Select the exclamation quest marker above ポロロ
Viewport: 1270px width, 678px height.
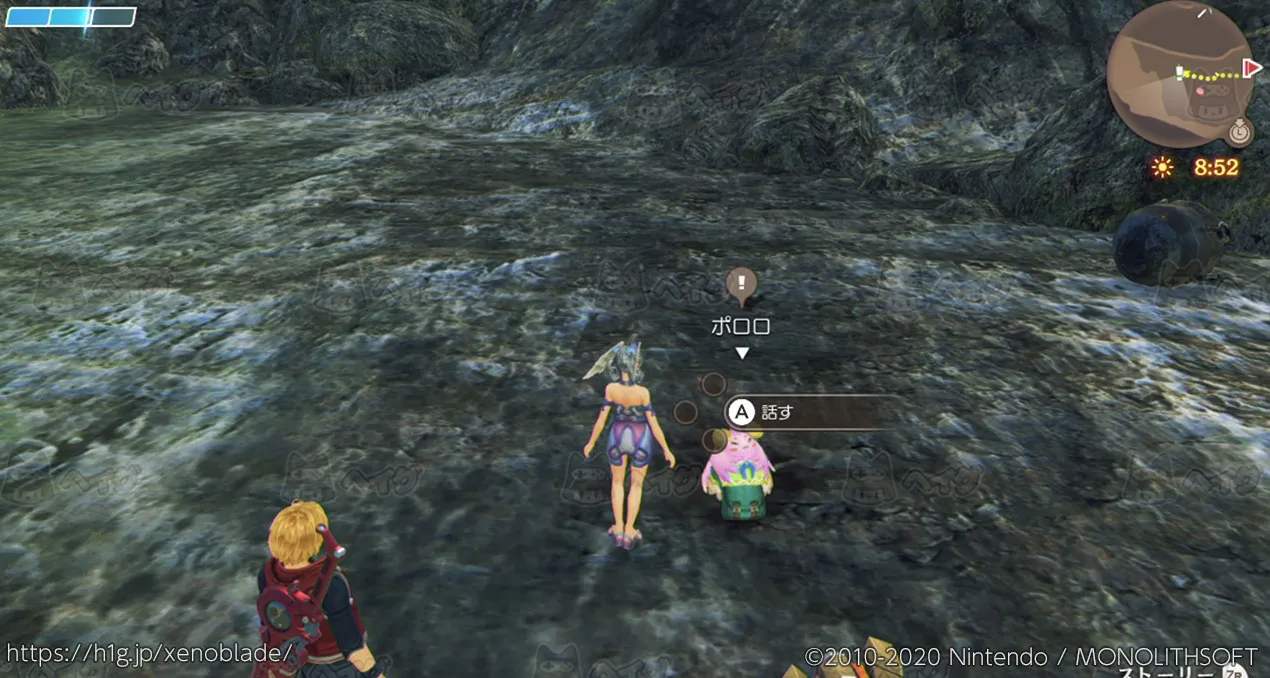[x=741, y=284]
